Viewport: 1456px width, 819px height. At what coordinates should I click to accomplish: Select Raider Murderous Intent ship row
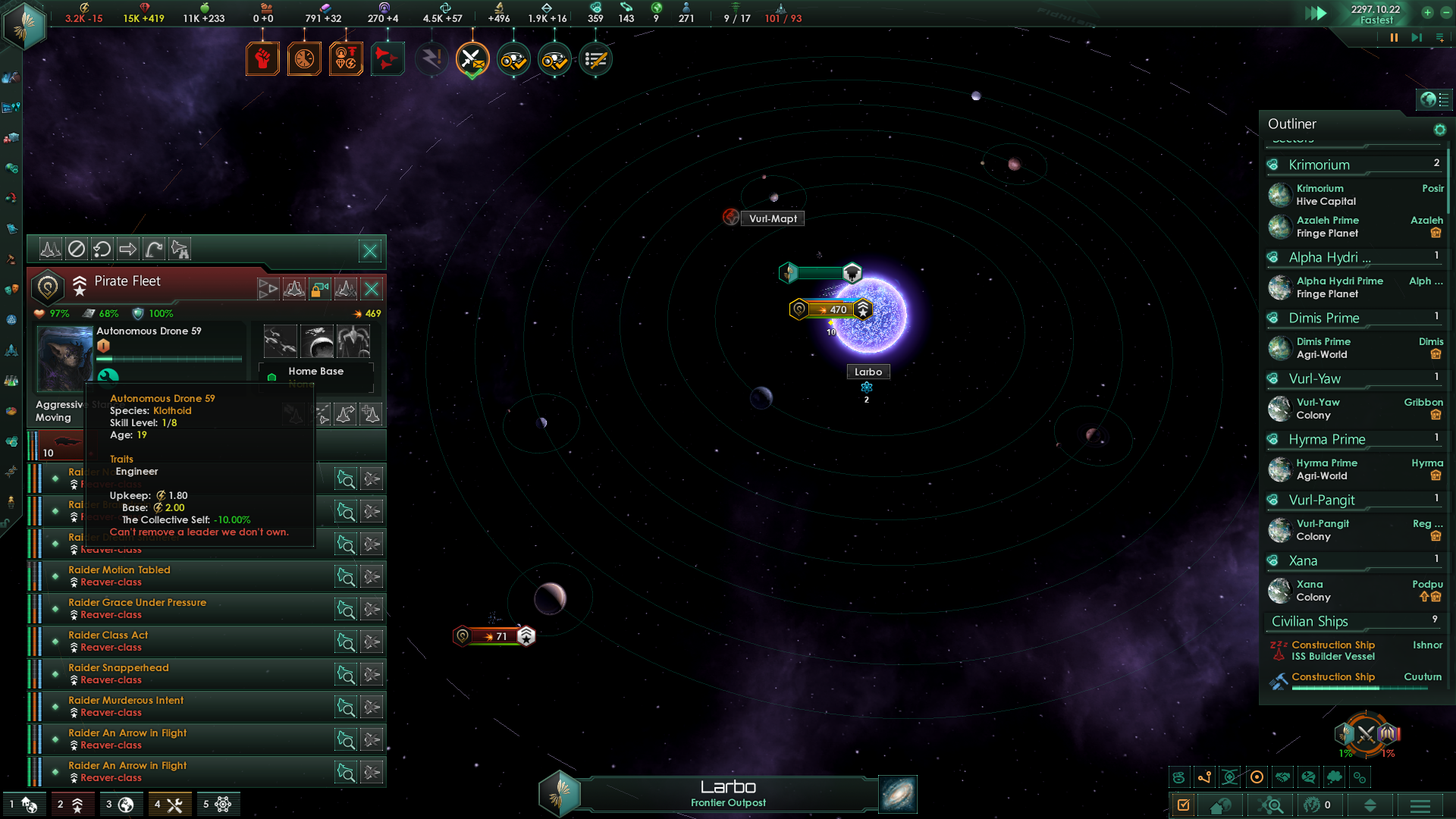pyautogui.click(x=182, y=707)
